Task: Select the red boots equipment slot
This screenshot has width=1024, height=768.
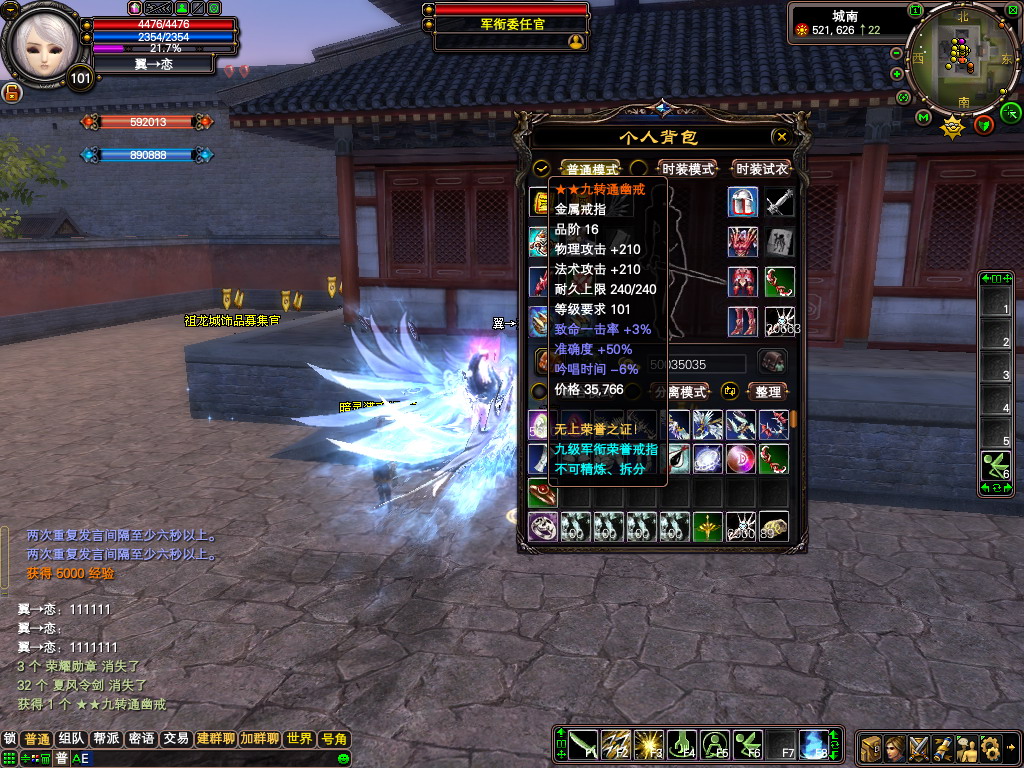Action: point(742,321)
